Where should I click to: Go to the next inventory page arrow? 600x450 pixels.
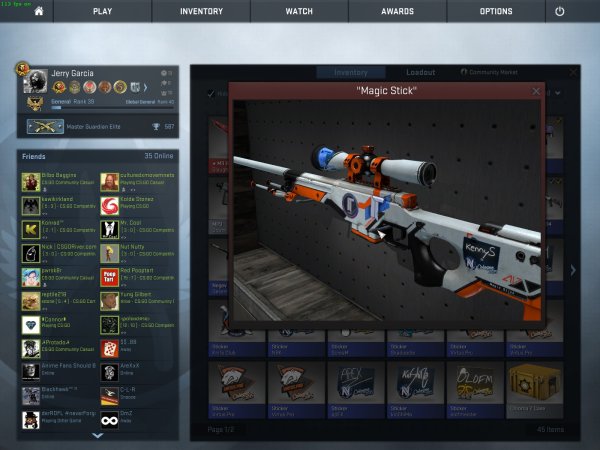[x=572, y=270]
